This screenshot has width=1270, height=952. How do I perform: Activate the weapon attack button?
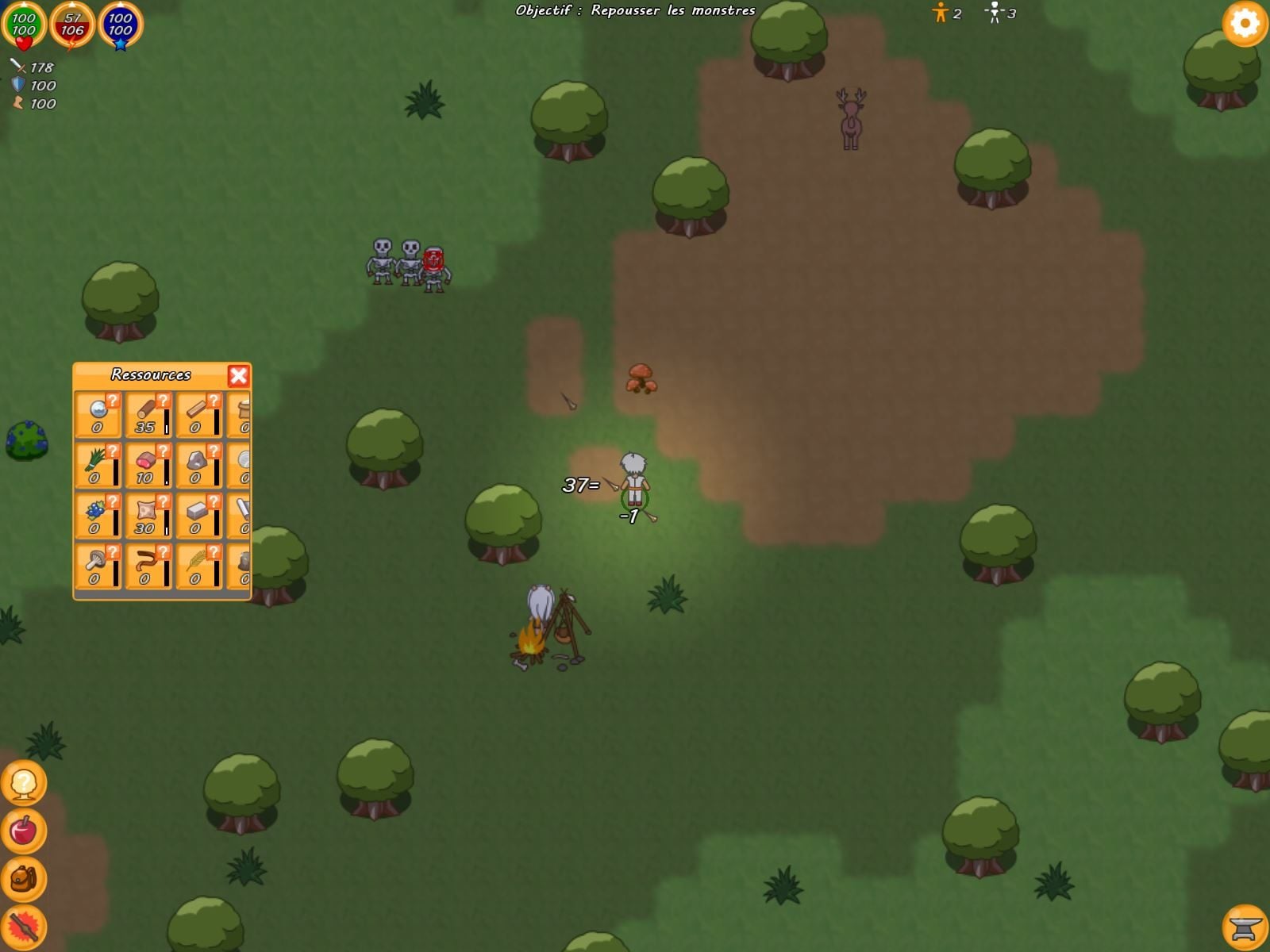(x=24, y=927)
